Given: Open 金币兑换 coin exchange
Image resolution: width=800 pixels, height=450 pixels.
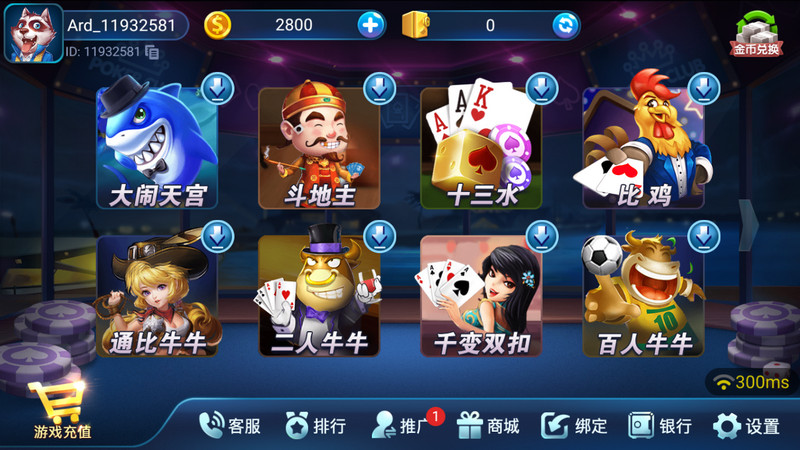Looking at the screenshot, I should pos(757,33).
